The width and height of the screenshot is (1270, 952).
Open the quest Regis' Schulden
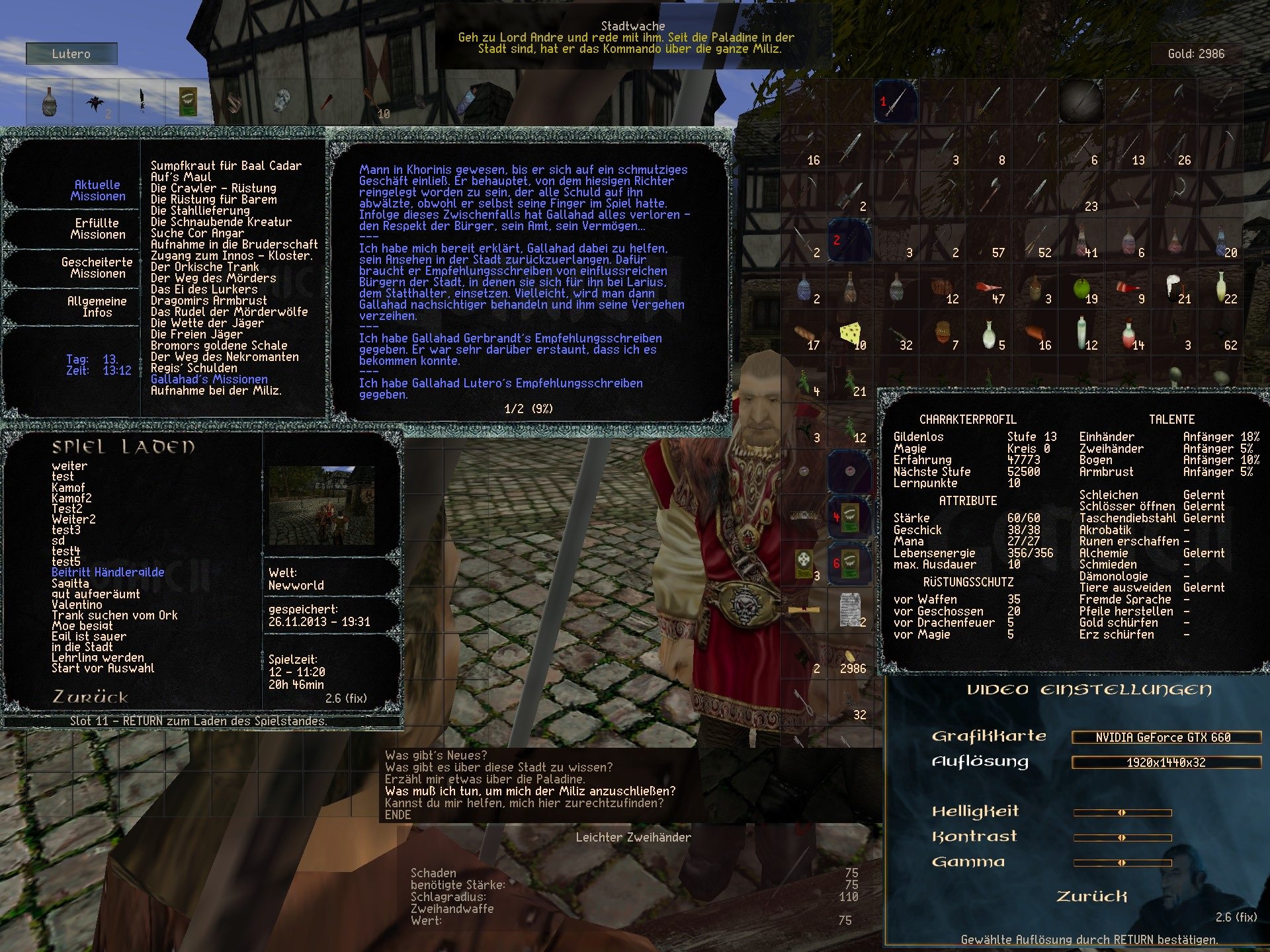pos(193,368)
